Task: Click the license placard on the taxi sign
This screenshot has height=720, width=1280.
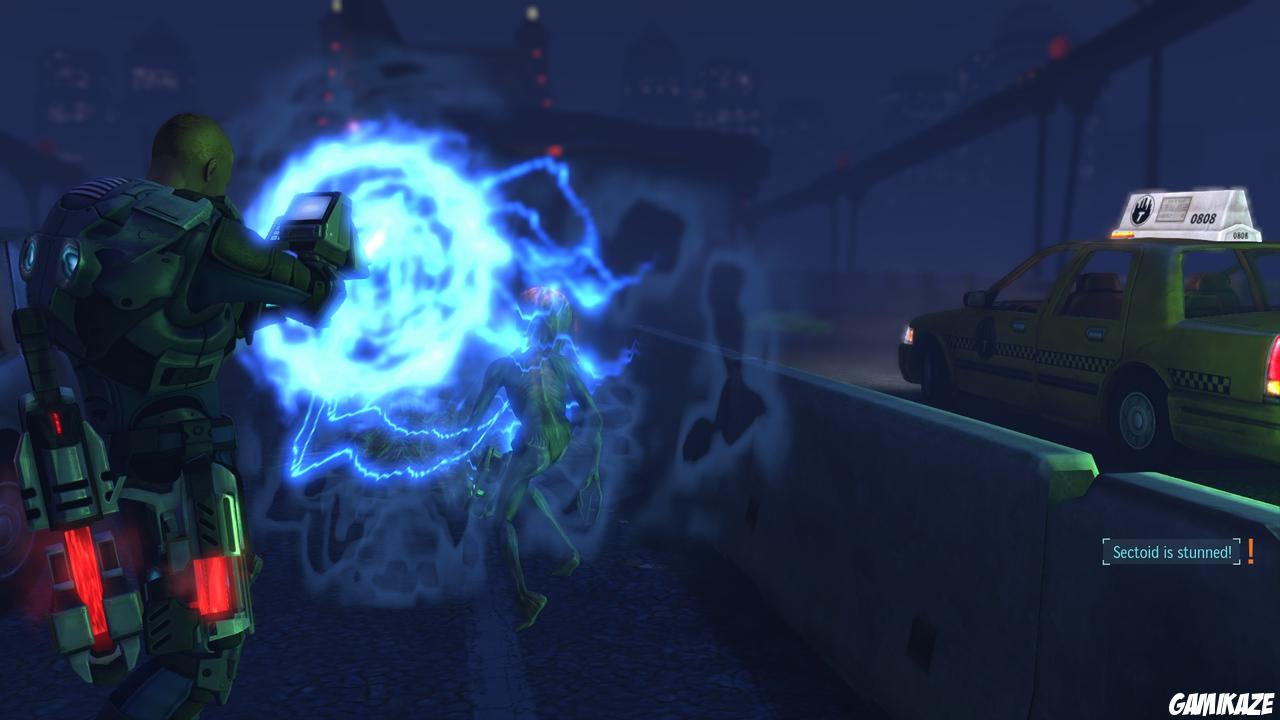Action: pos(1172,210)
